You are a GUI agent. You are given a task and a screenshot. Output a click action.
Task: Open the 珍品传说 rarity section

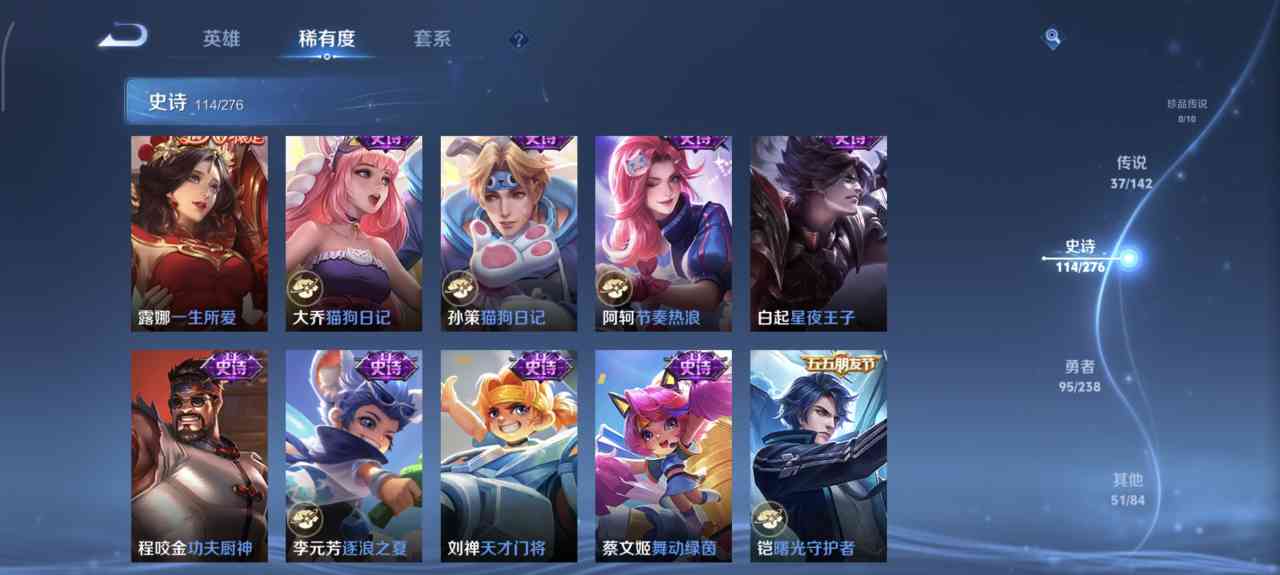click(x=1187, y=110)
